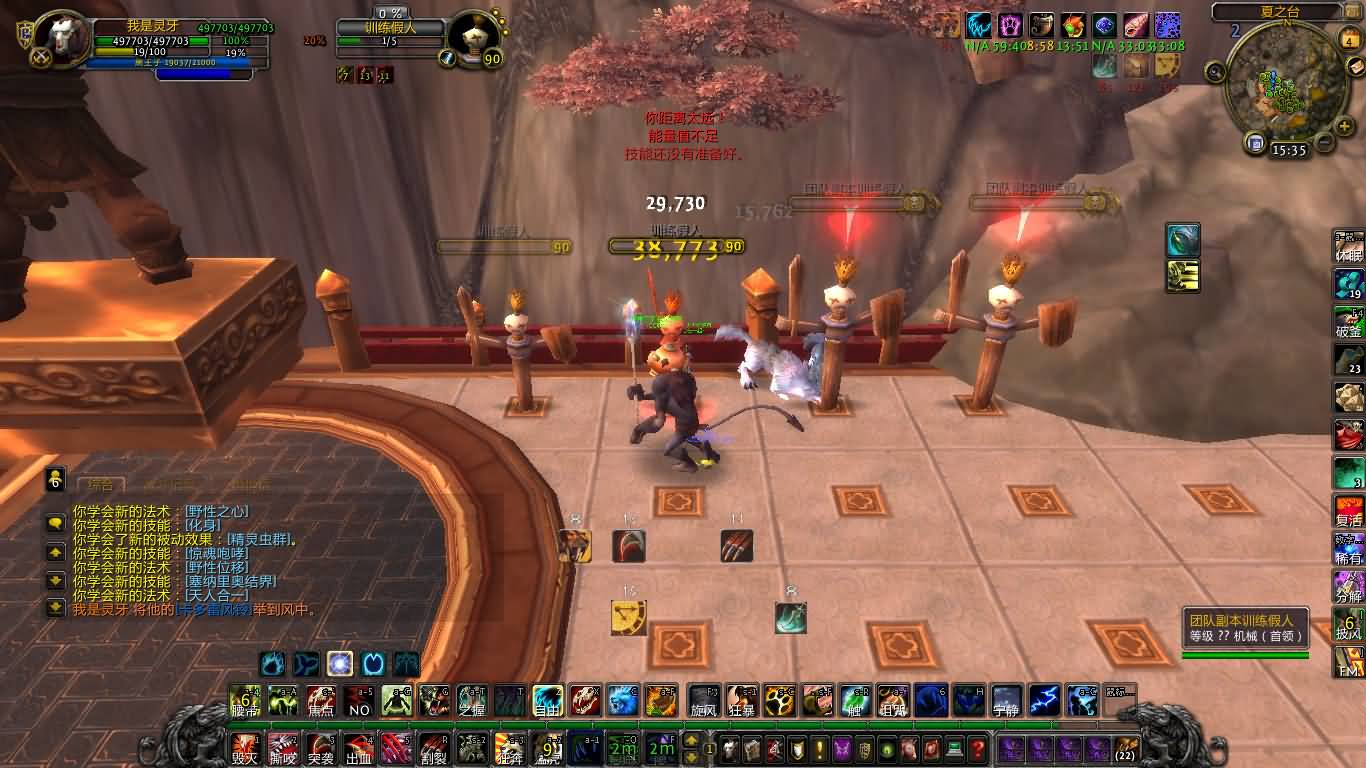Open the red question mark help button

click(978, 748)
